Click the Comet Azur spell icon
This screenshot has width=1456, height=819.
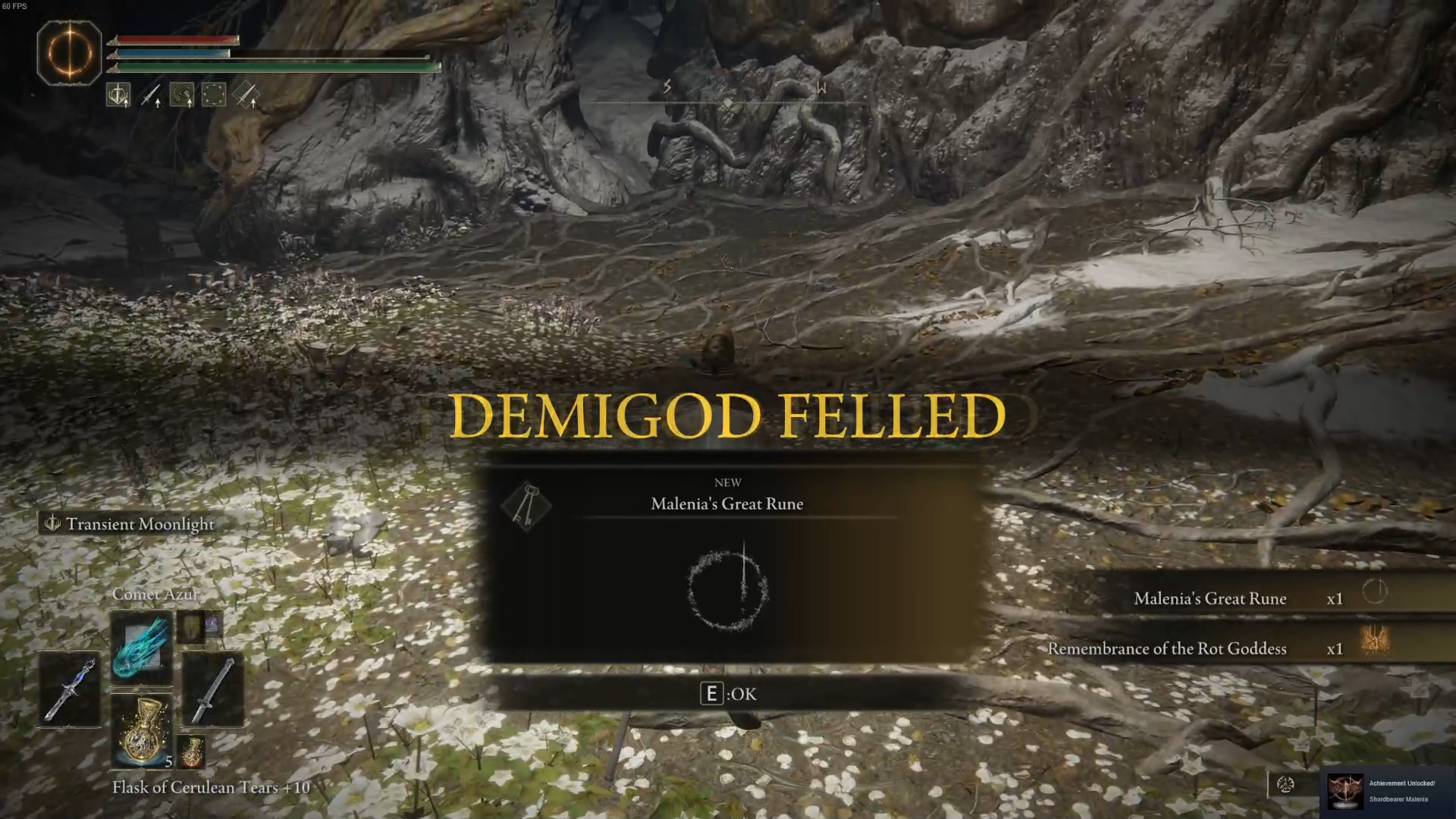point(141,646)
